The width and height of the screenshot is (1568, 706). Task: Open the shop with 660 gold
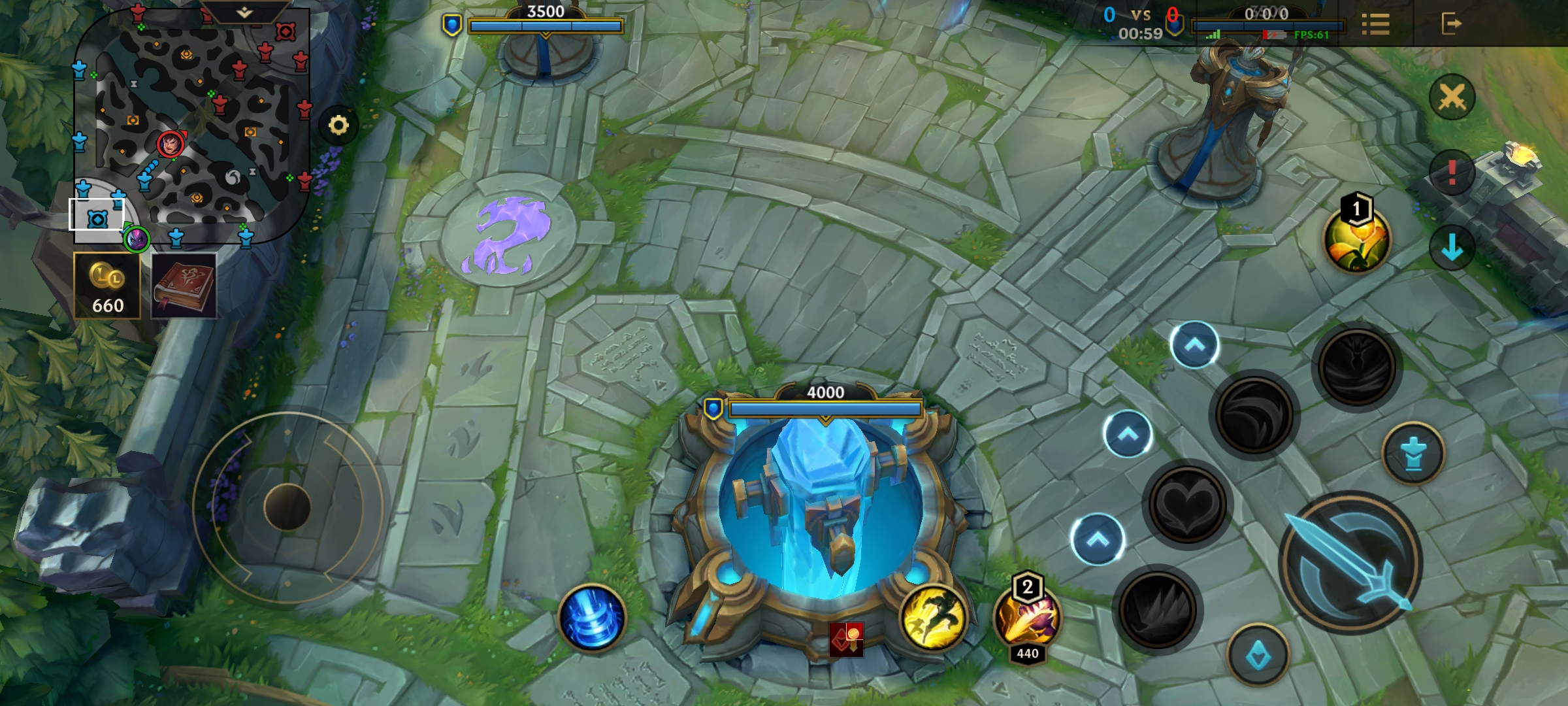click(107, 286)
